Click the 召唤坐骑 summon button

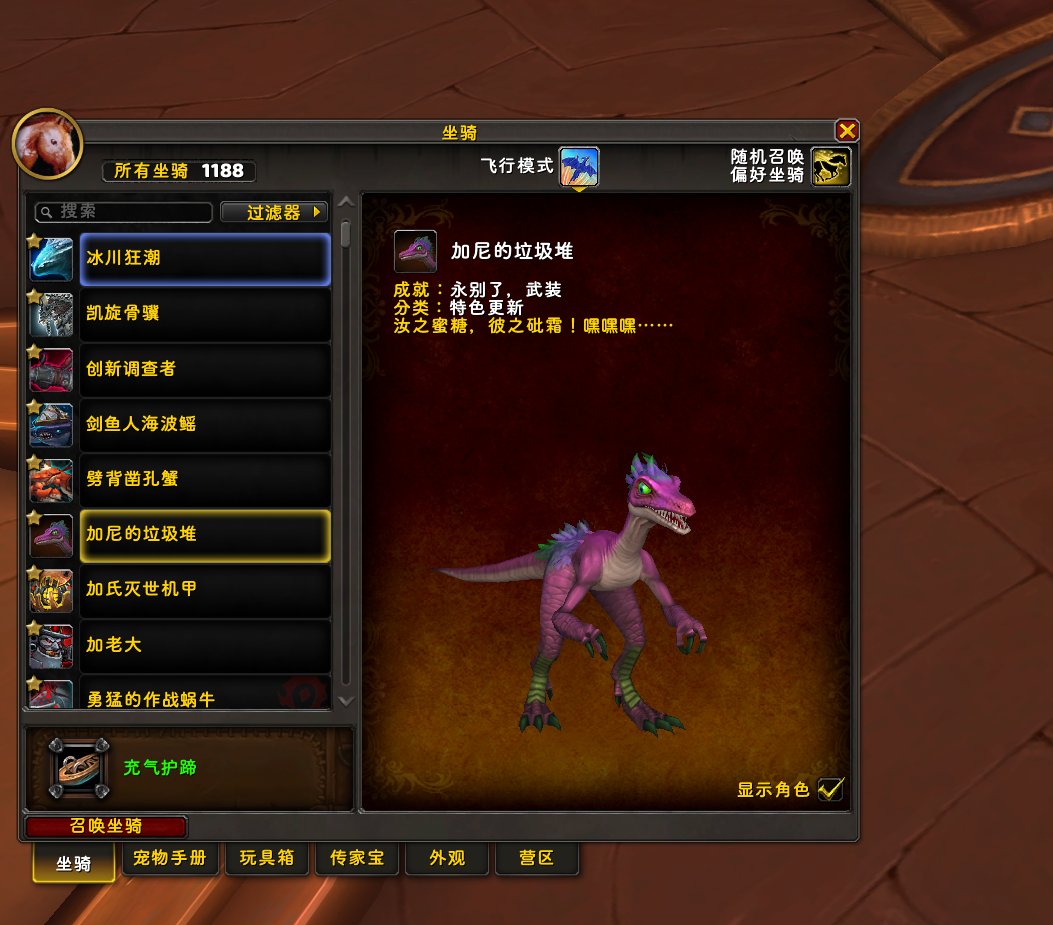click(106, 827)
